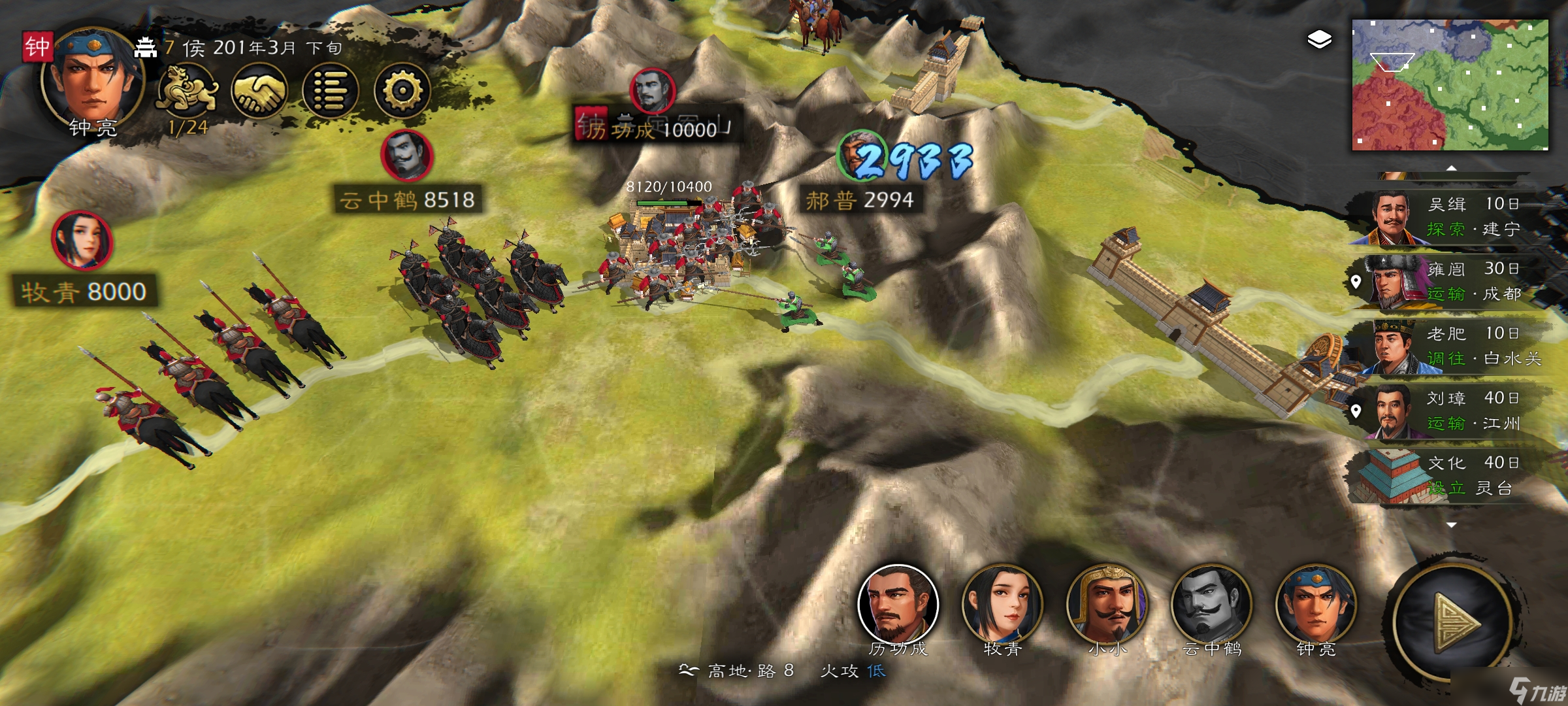This screenshot has height=706, width=1568.
Task: Select general 云中鹤 portrait in bottom bar
Action: point(1211,605)
